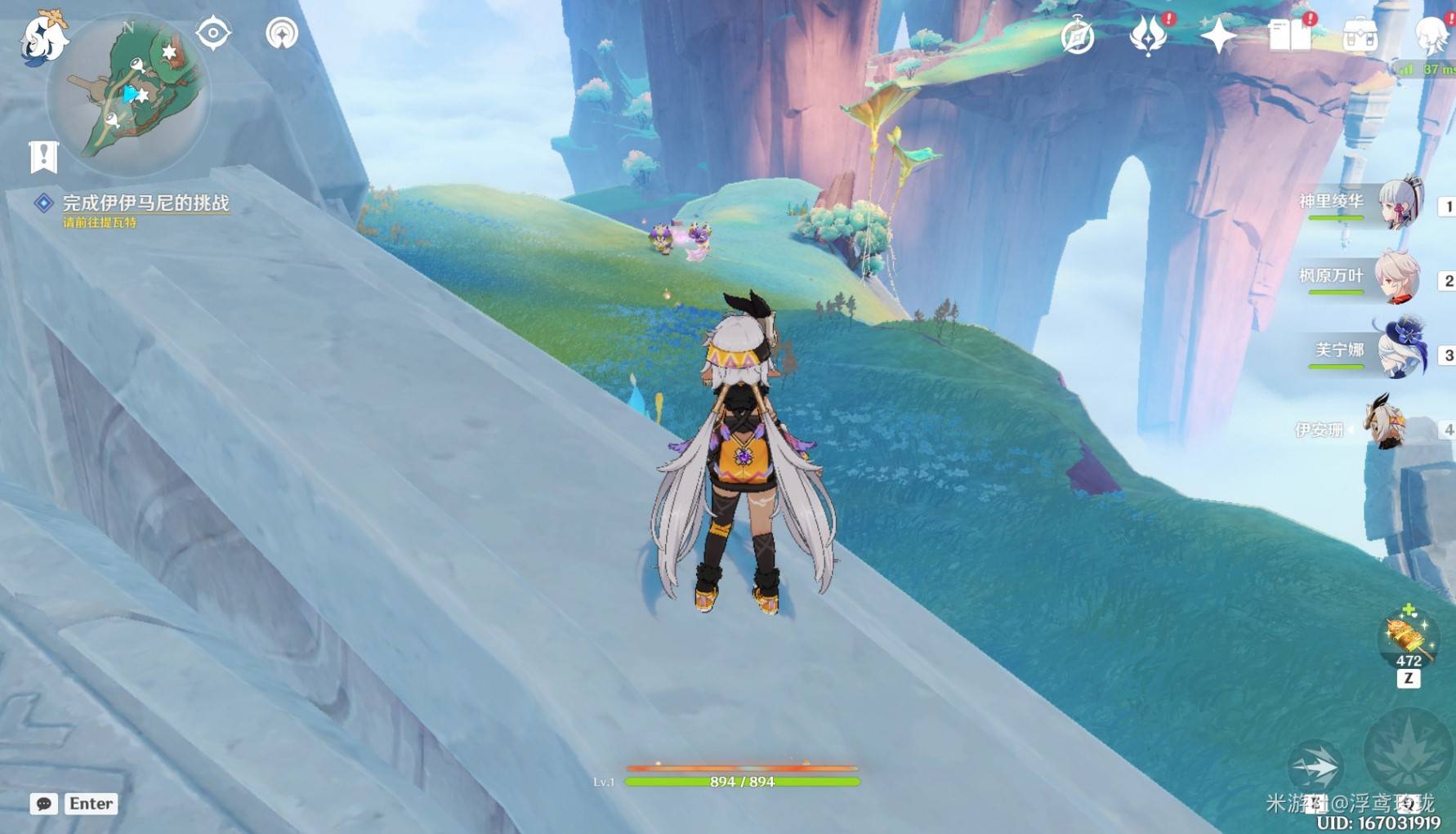Open the compass events icon
The height and width of the screenshot is (834, 1456).
click(x=1078, y=37)
